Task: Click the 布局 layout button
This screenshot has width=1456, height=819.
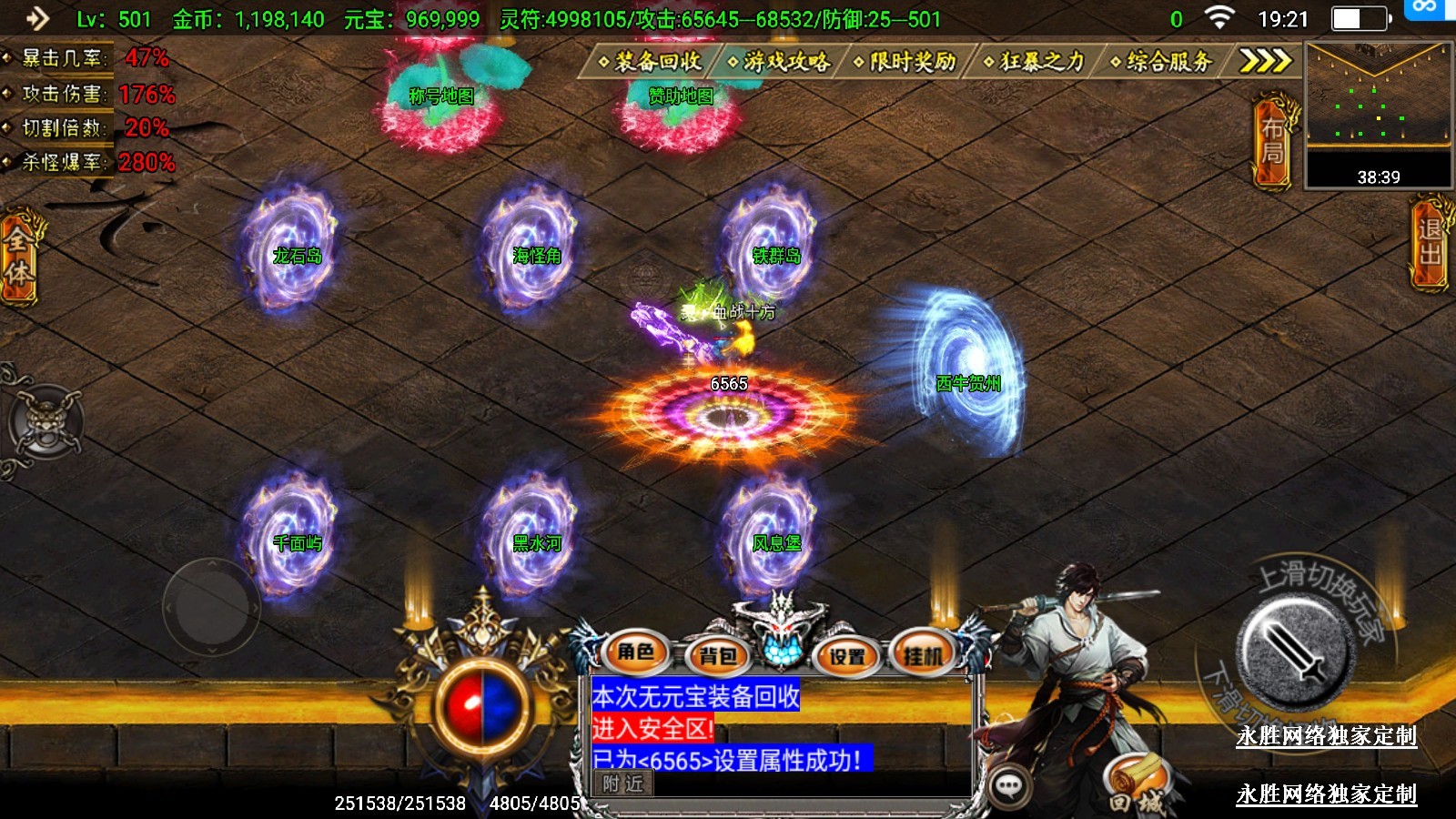Action: tap(1273, 141)
